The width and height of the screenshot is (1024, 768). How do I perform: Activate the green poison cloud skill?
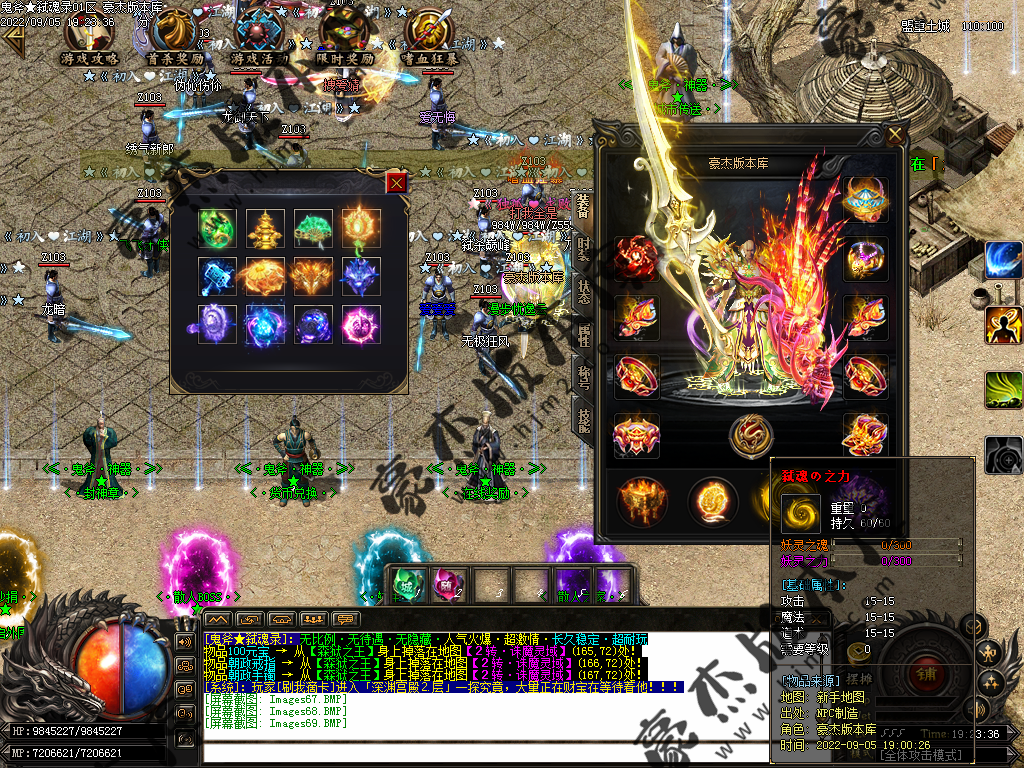1002,390
